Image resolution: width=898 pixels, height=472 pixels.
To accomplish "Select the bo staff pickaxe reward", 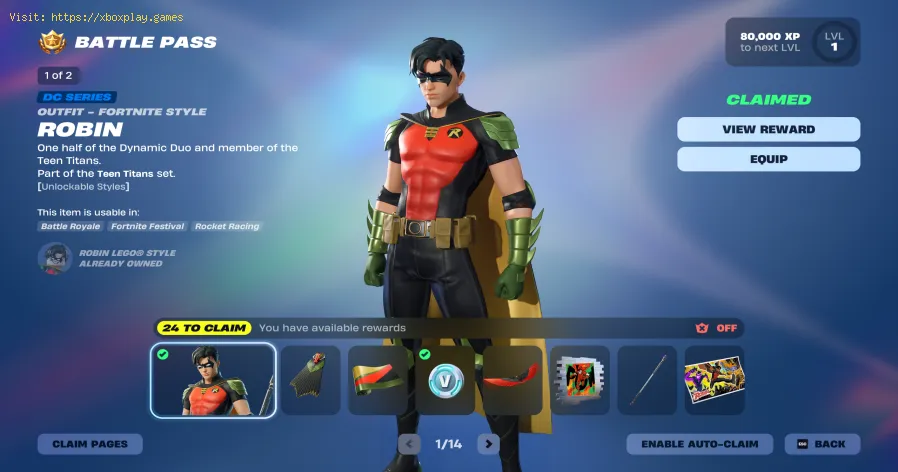I will click(x=647, y=380).
